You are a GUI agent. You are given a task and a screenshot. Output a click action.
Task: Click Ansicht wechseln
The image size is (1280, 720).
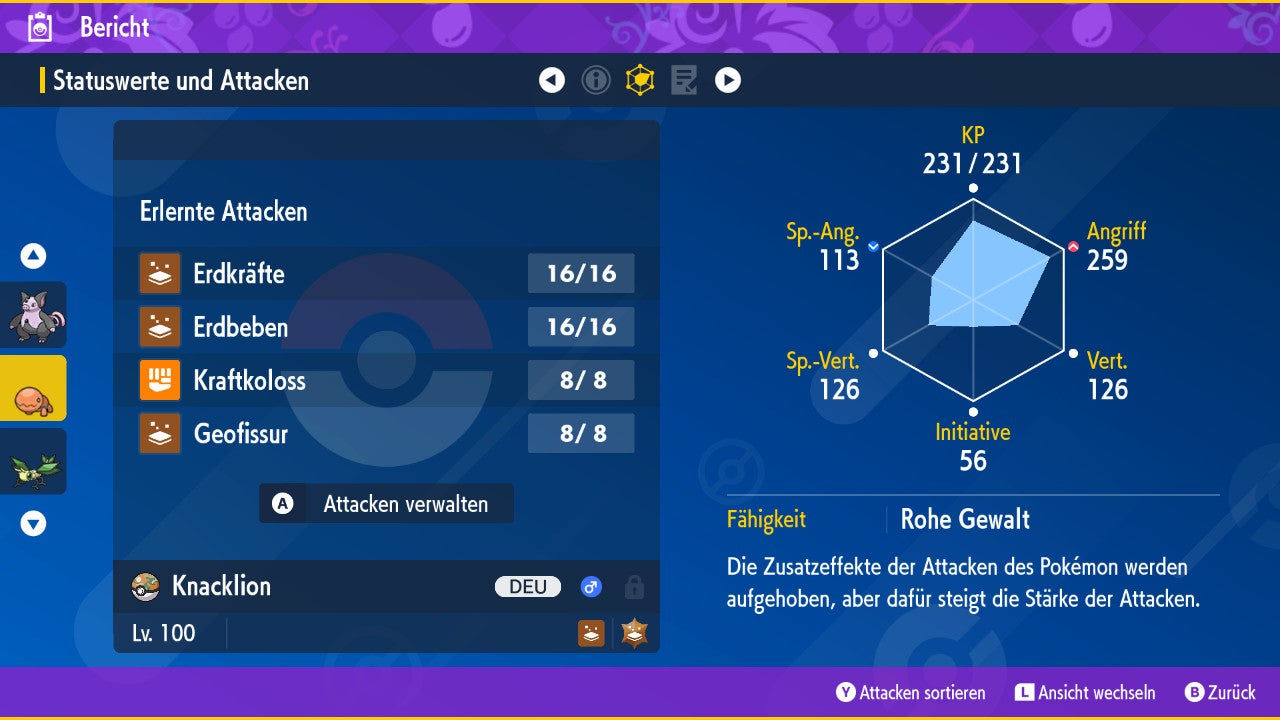pyautogui.click(x=1085, y=692)
